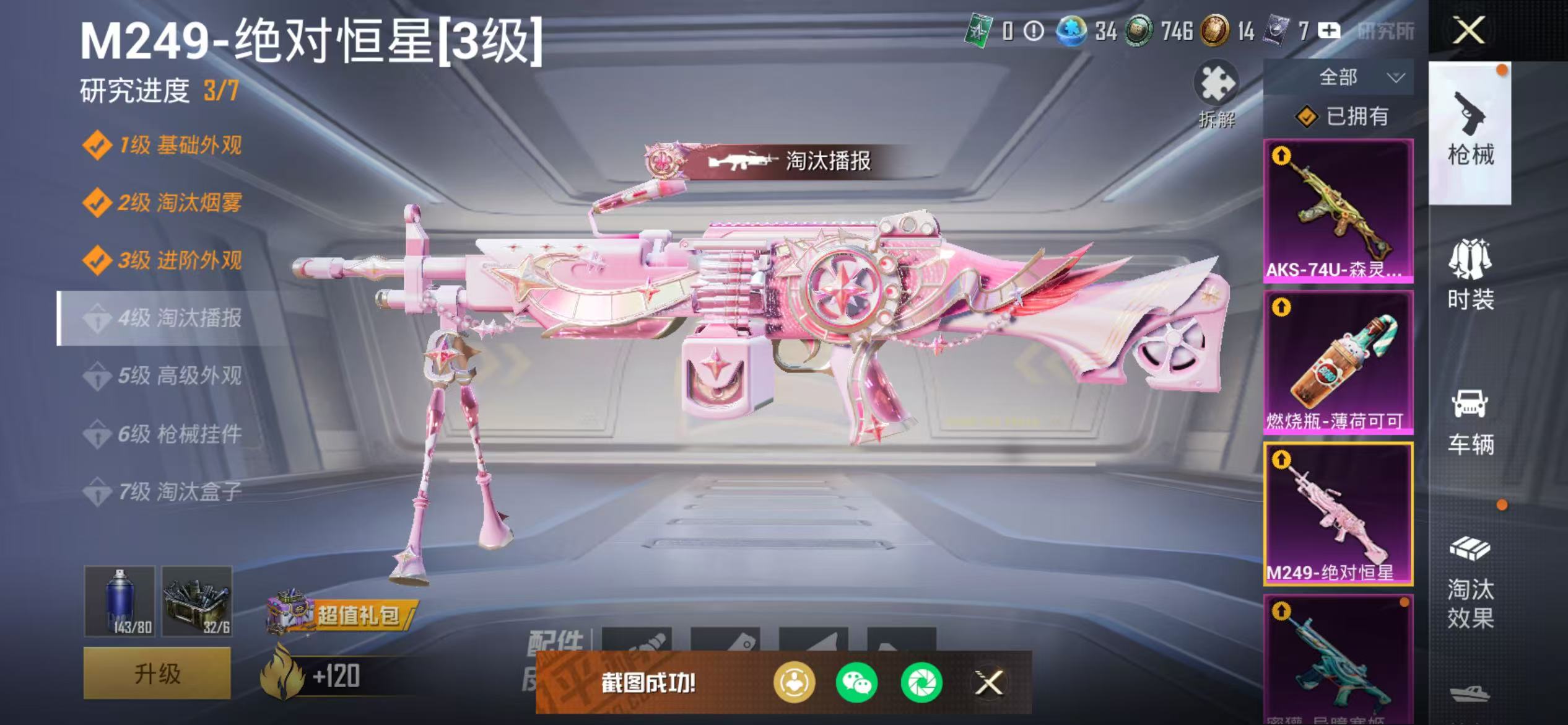Image resolution: width=1568 pixels, height=725 pixels.
Task: Select the M249-绝对恒星 skin thumbnail
Action: (1339, 514)
